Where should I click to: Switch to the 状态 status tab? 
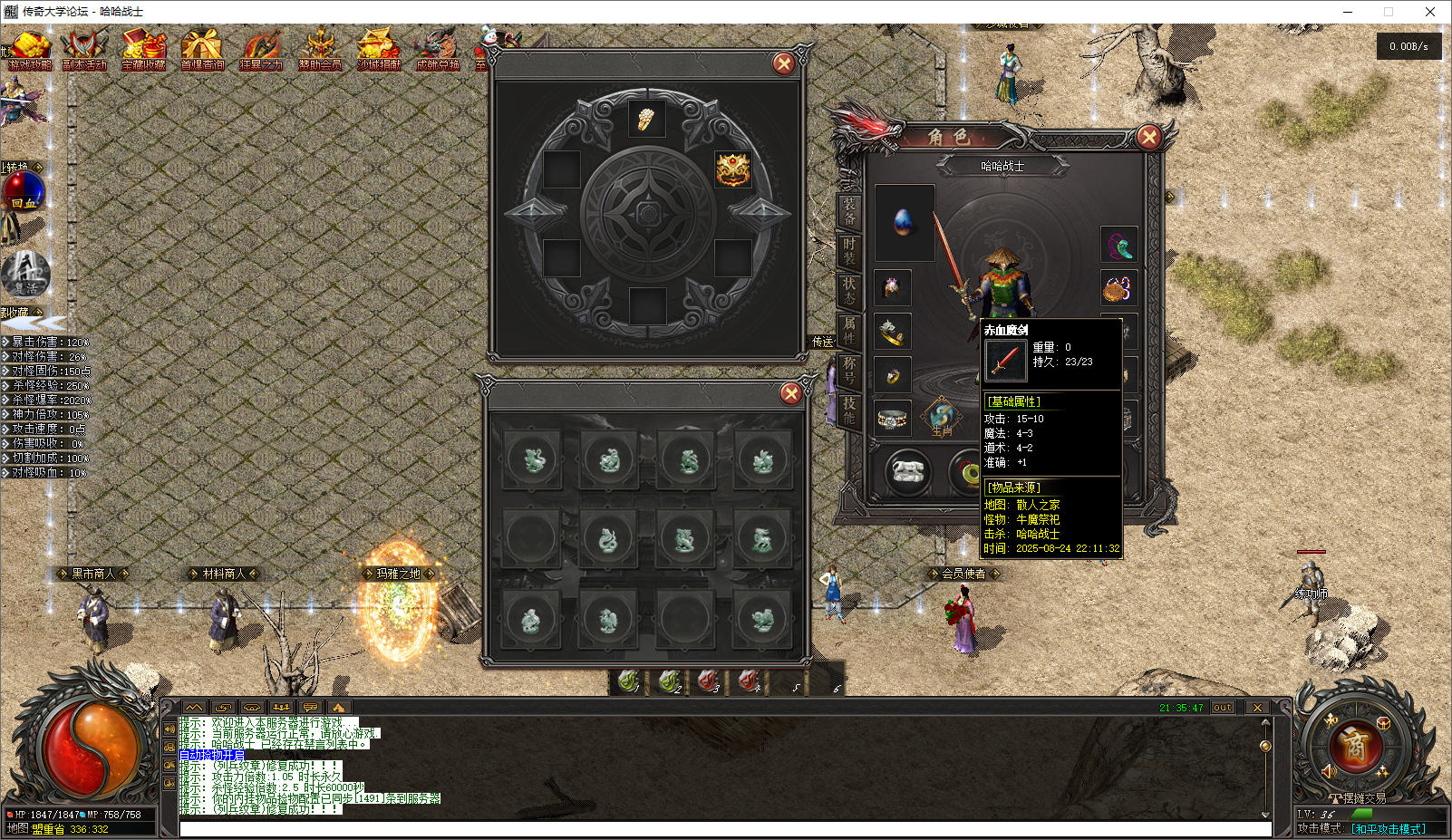(849, 291)
